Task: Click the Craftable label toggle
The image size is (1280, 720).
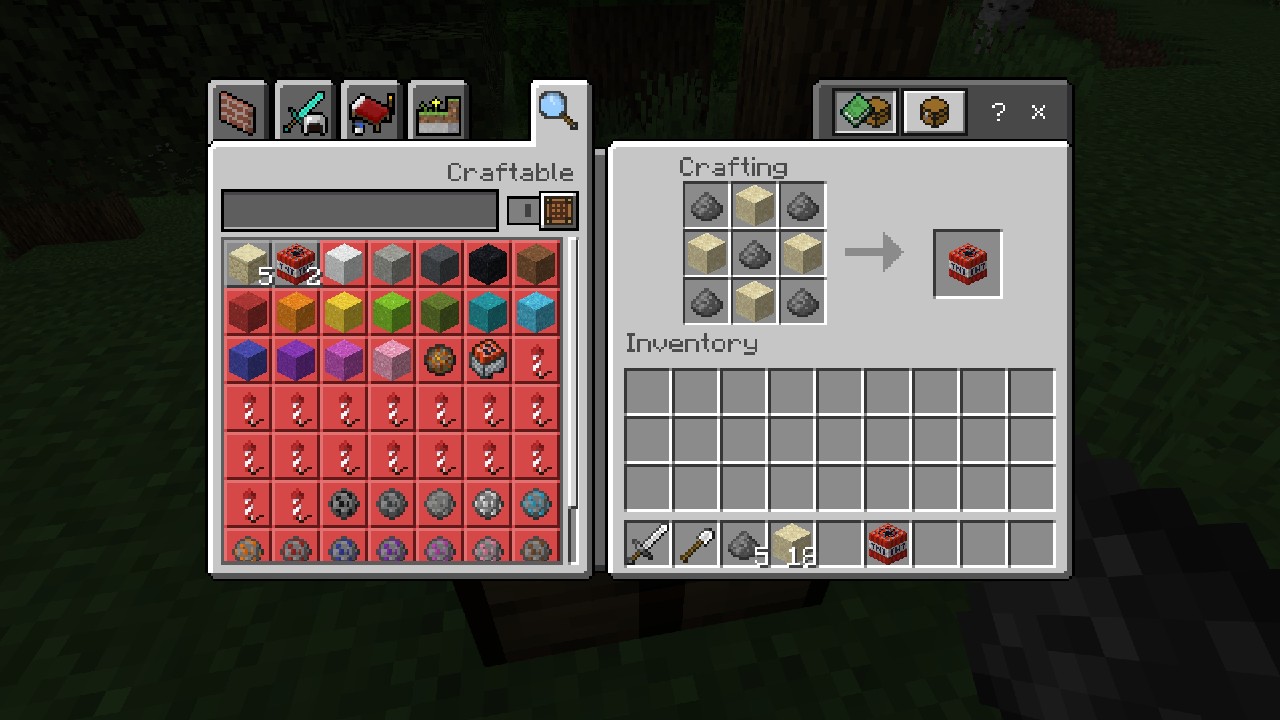Action: point(510,172)
